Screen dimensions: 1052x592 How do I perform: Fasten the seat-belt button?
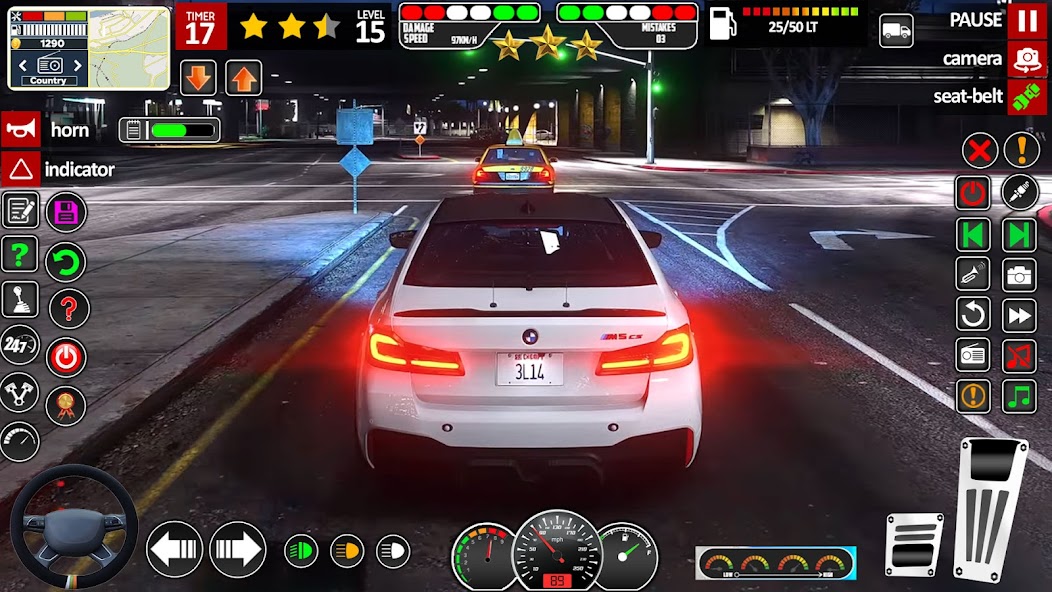[1026, 97]
